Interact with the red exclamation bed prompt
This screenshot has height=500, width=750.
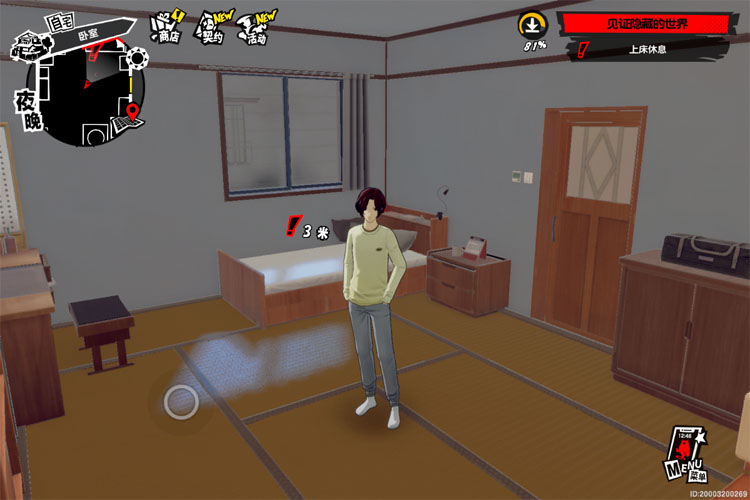coord(293,227)
